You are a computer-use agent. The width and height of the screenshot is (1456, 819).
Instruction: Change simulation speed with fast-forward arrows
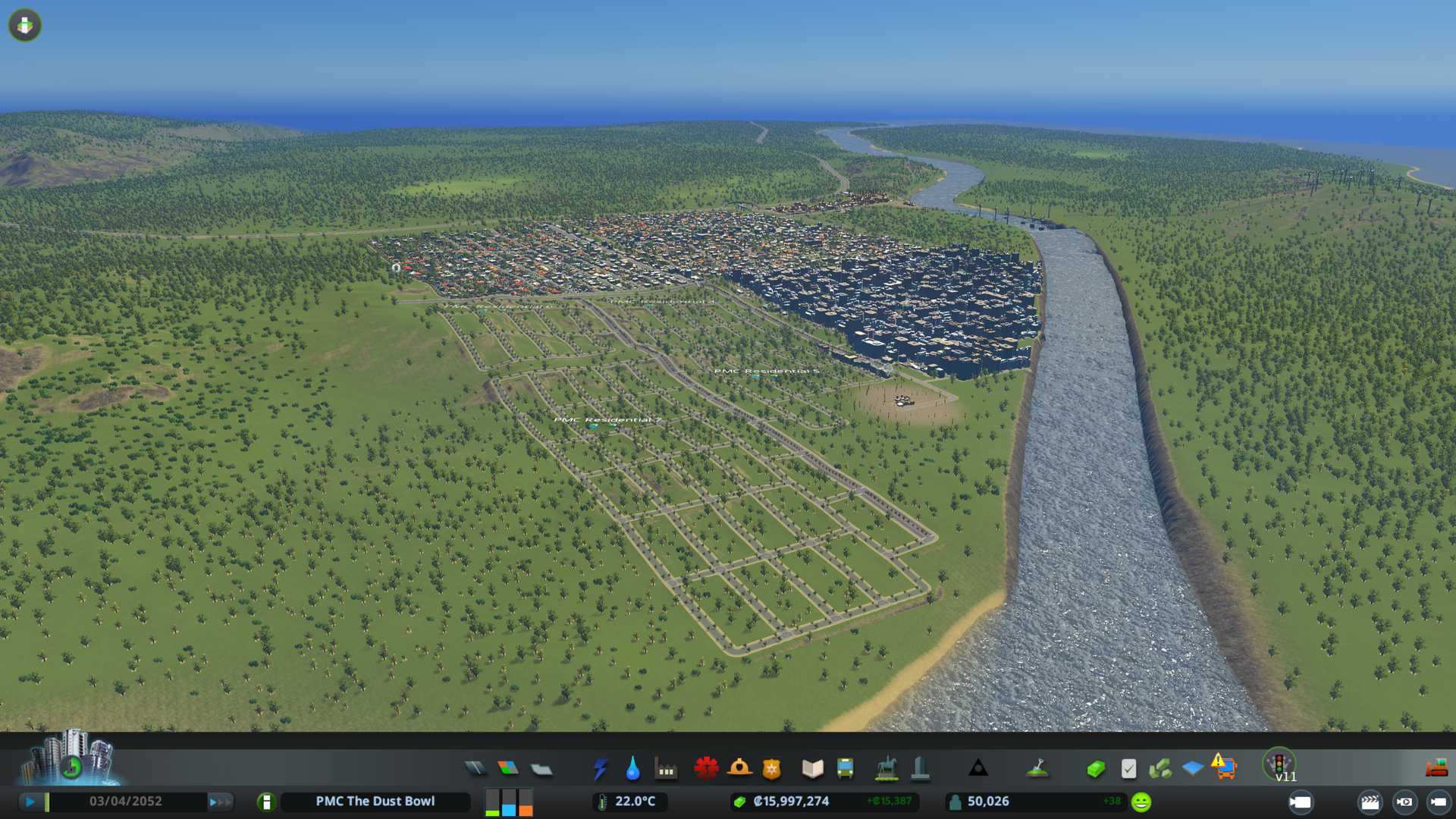pos(221,802)
